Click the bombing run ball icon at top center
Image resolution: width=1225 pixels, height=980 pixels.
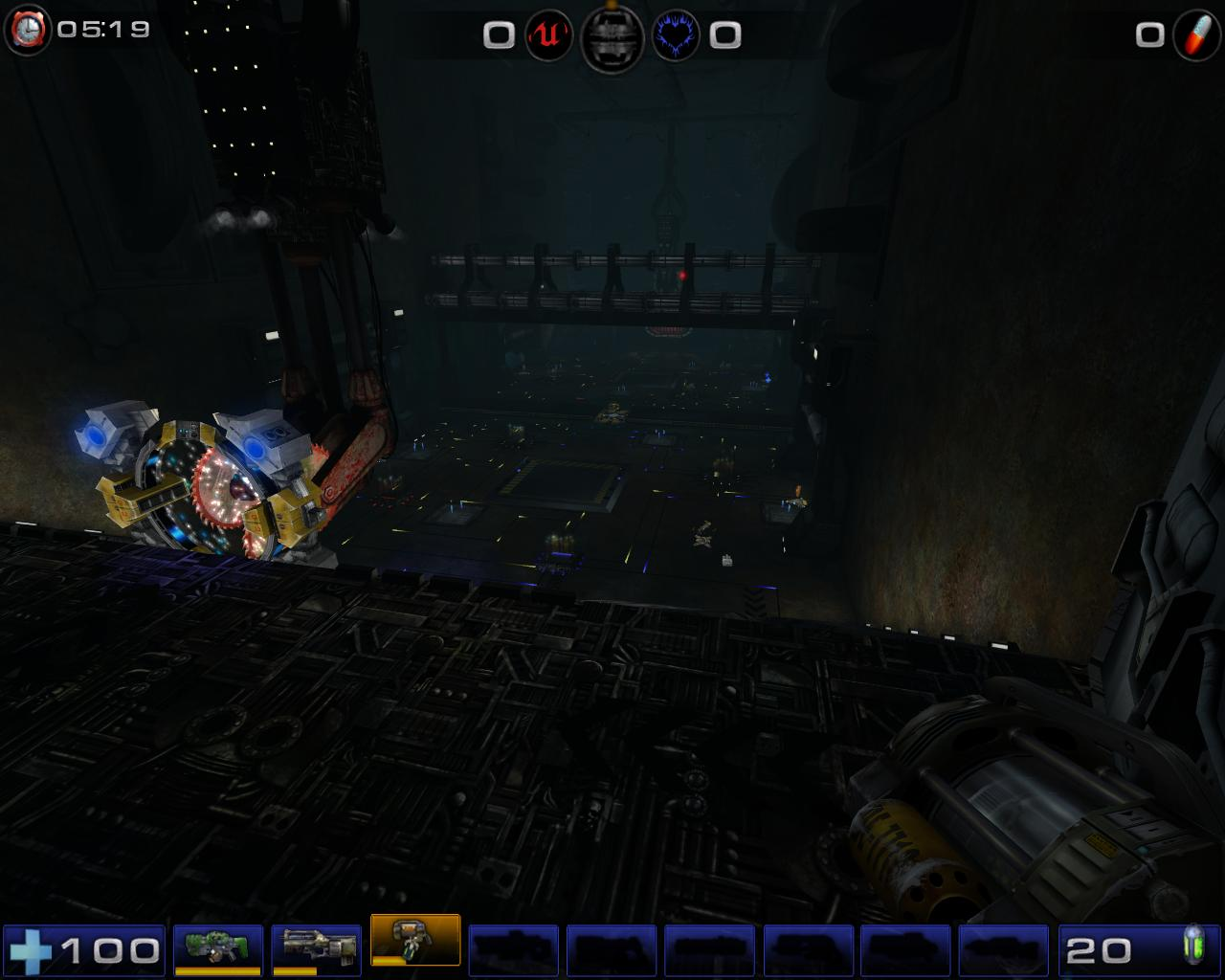(611, 36)
